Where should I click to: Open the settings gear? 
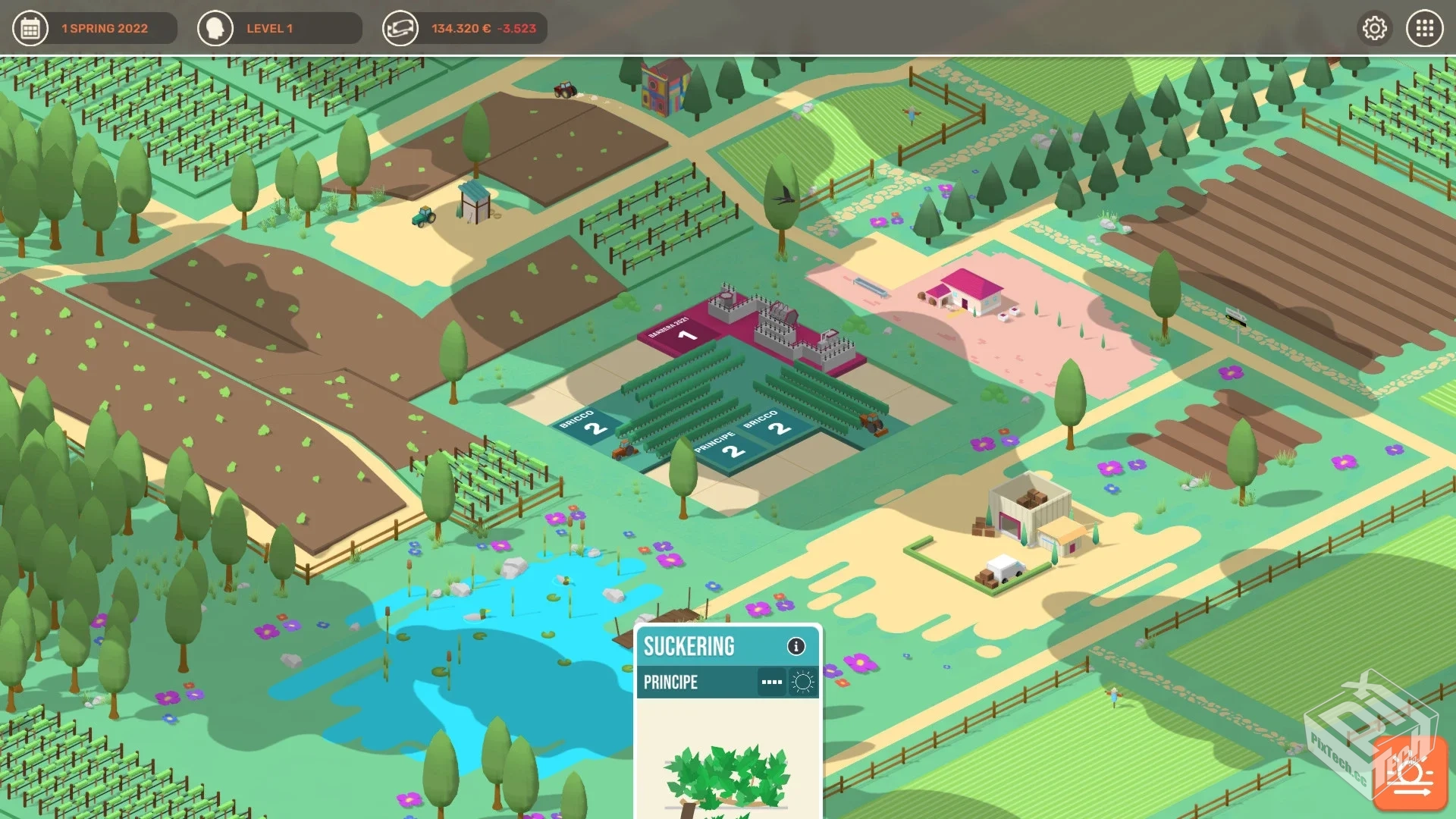pos(1374,29)
